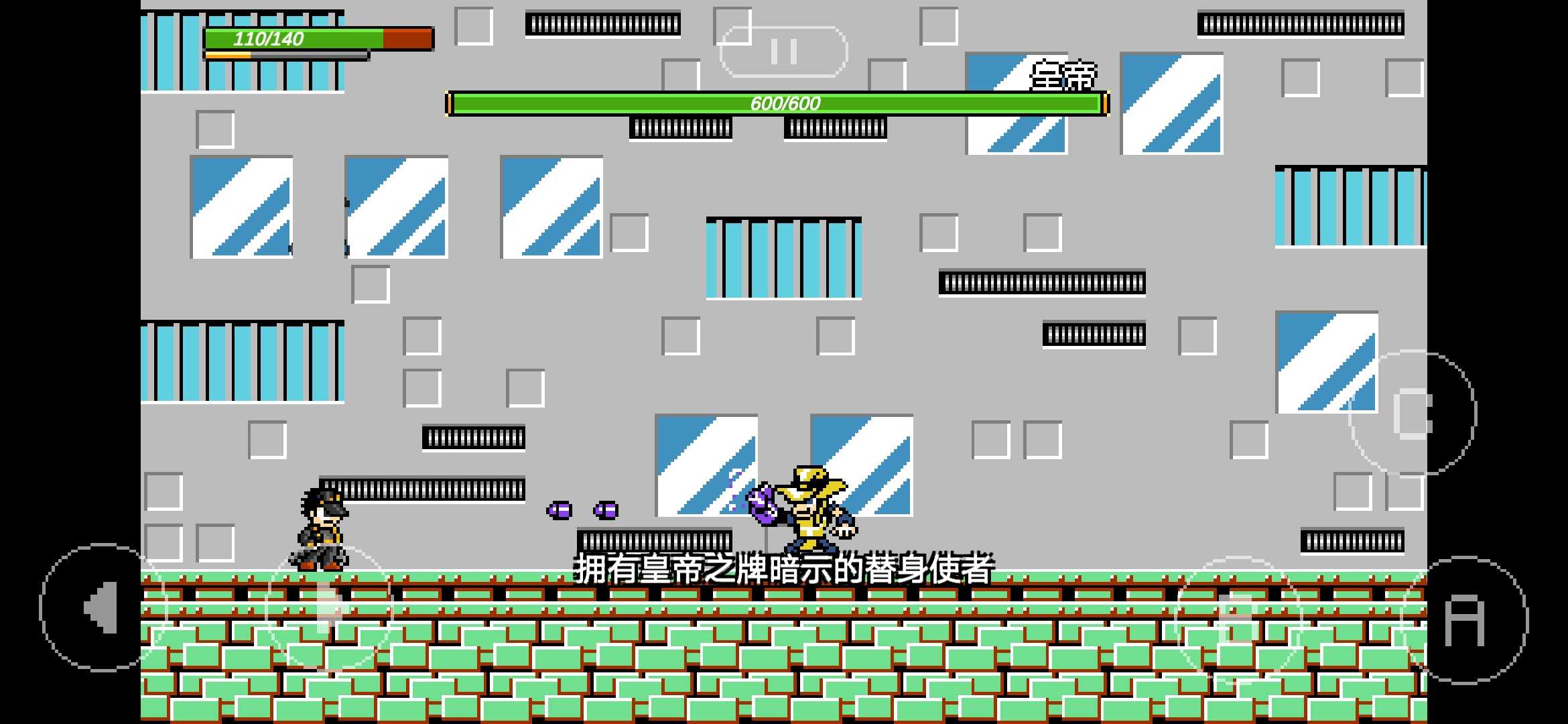Tap the 皇帝 boss name label
1568x724 pixels.
click(1063, 75)
